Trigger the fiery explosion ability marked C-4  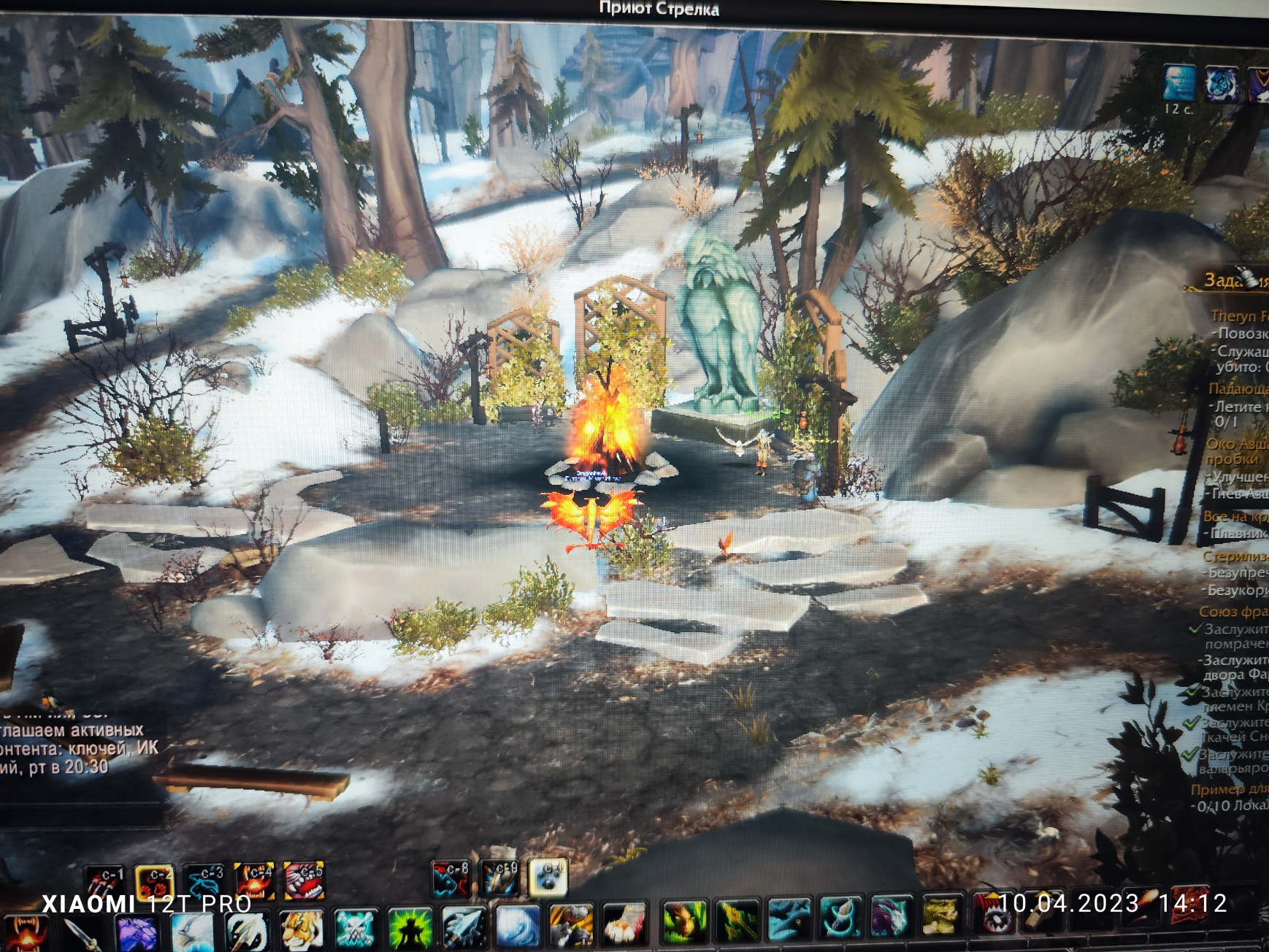click(x=254, y=880)
